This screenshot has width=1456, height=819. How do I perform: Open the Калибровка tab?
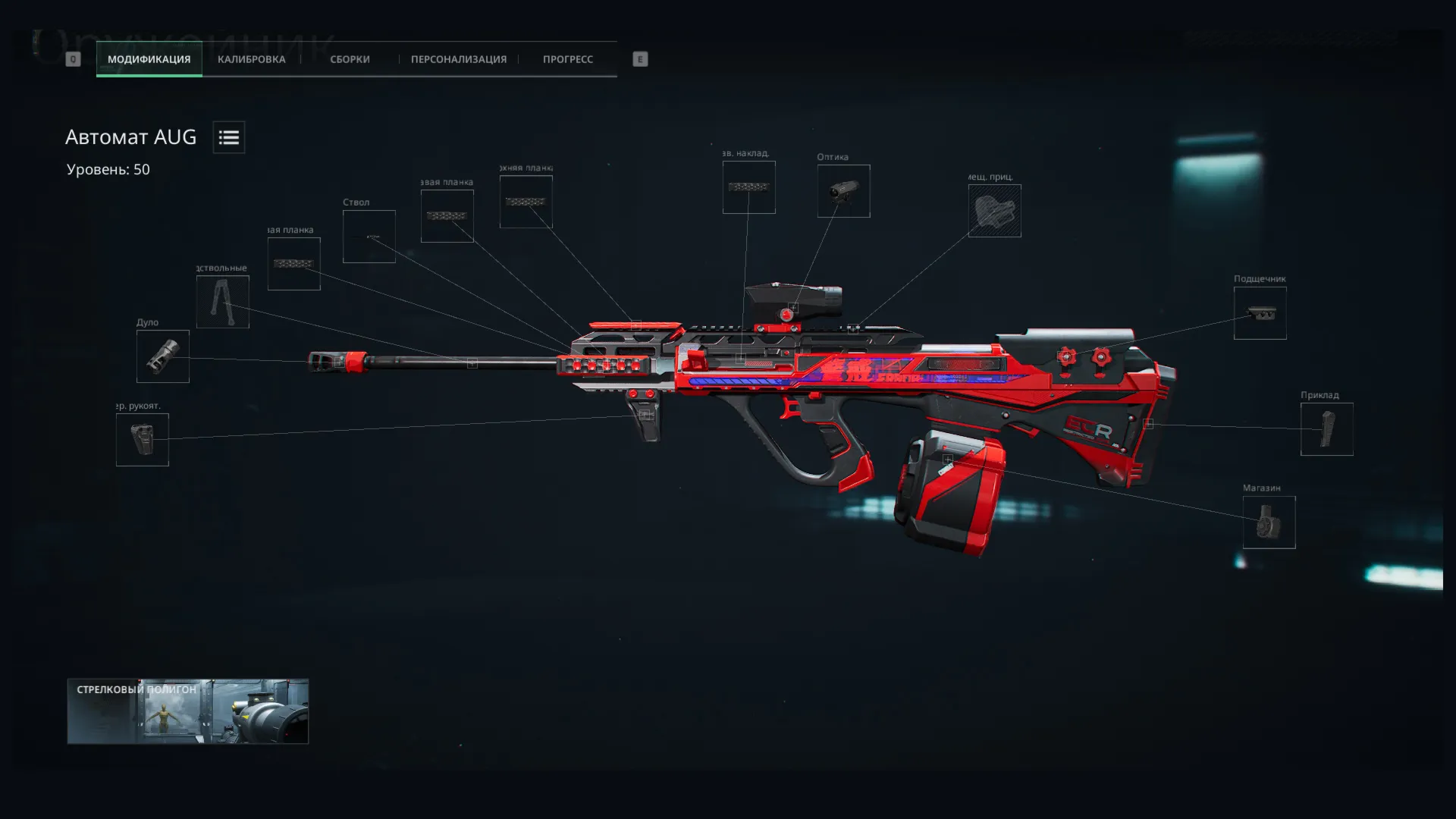coord(251,59)
